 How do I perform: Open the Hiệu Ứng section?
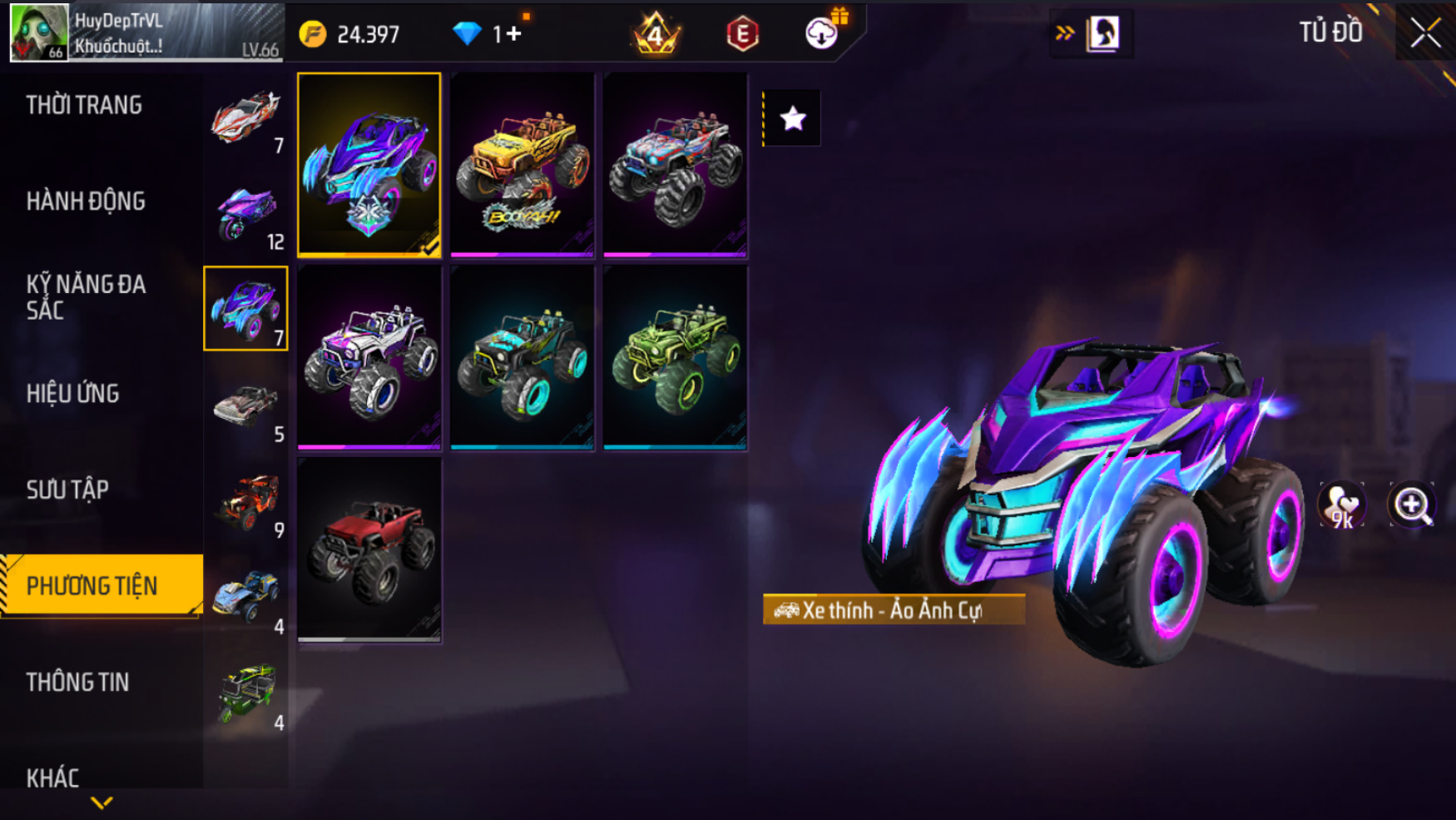[73, 394]
